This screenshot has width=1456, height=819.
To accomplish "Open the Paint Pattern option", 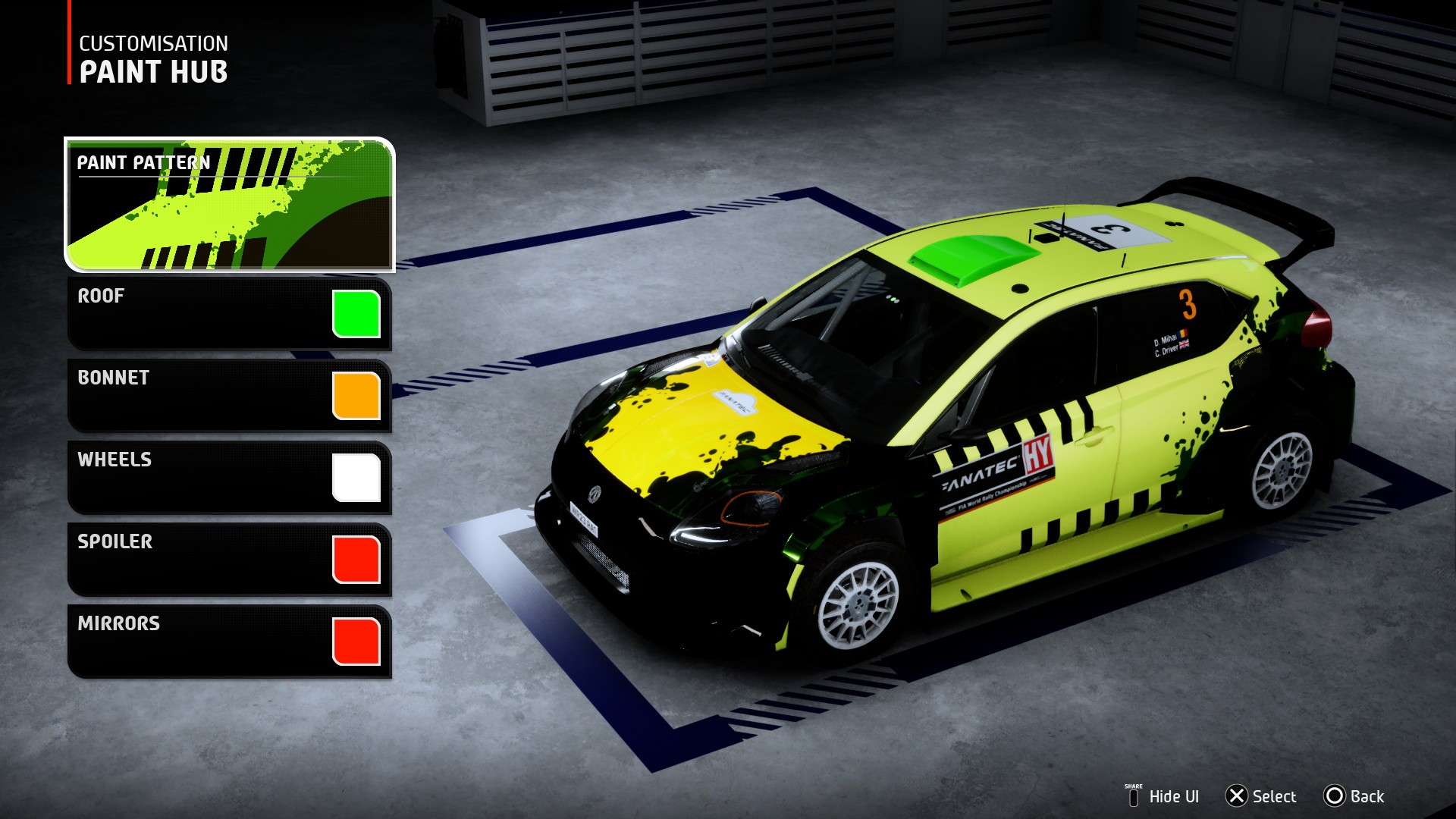I will pos(229,204).
